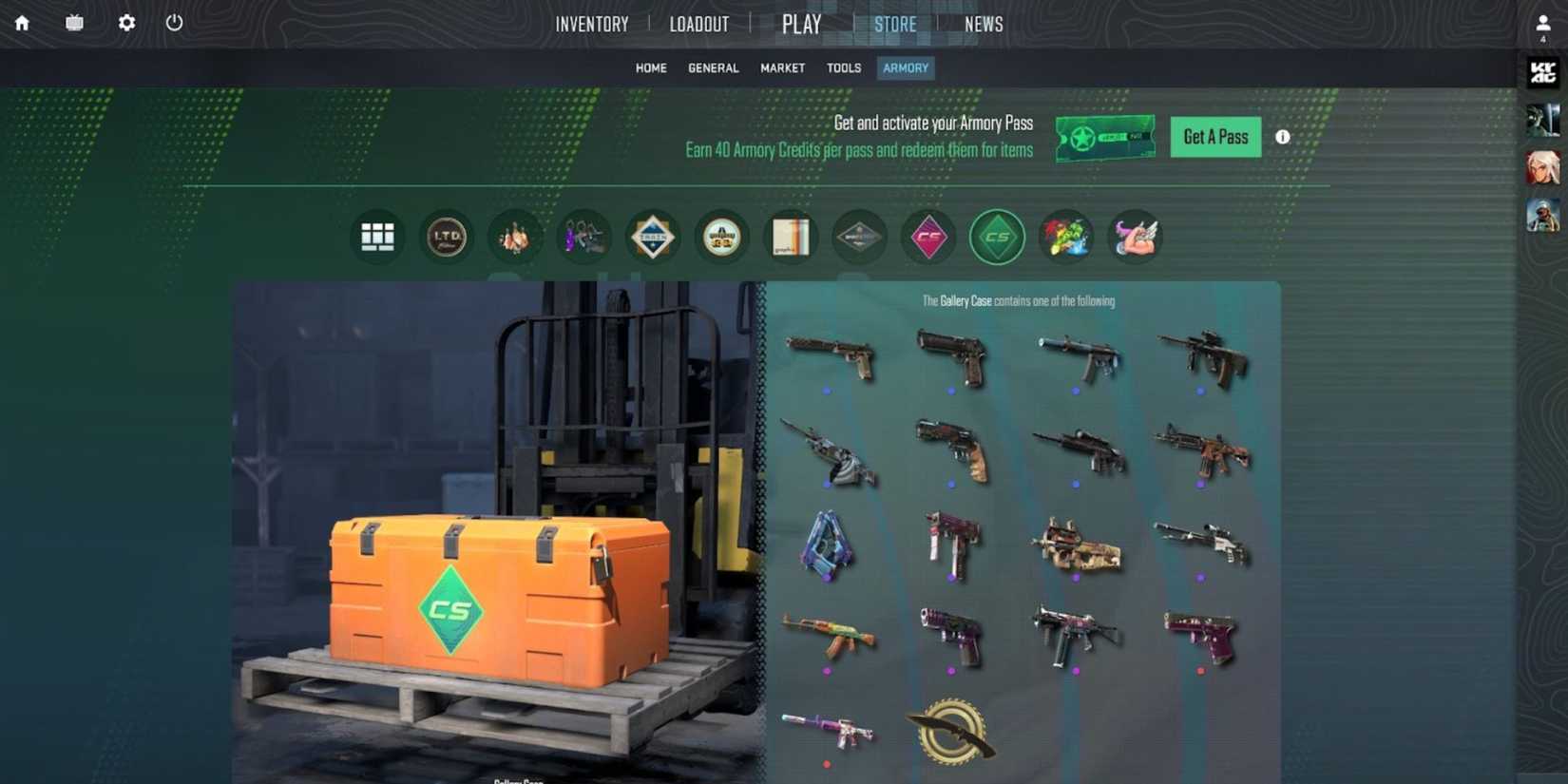This screenshot has height=784, width=1568.
Task: Click the Get A Pass button
Action: point(1214,137)
